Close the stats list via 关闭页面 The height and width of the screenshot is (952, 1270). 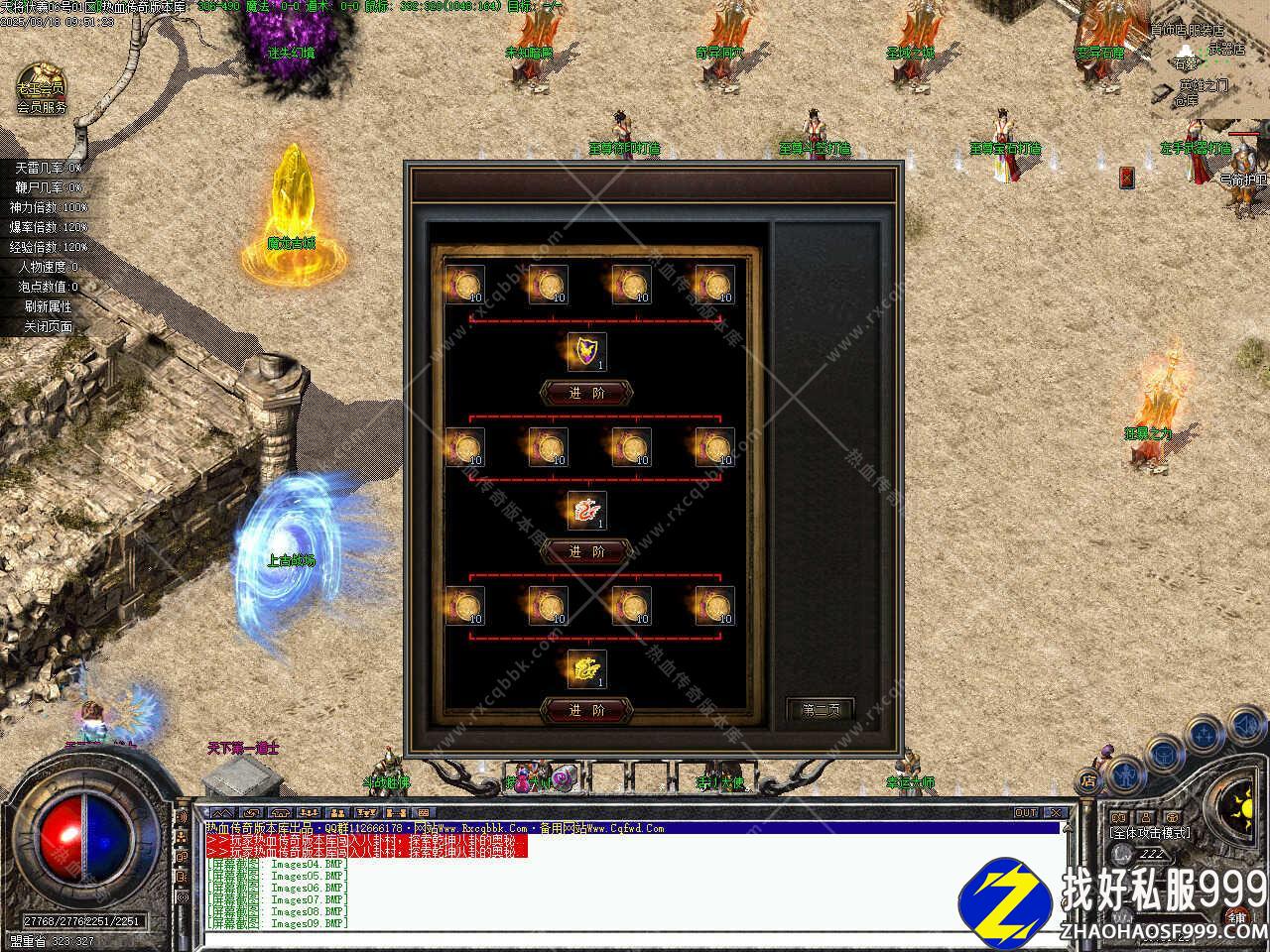pos(48,326)
